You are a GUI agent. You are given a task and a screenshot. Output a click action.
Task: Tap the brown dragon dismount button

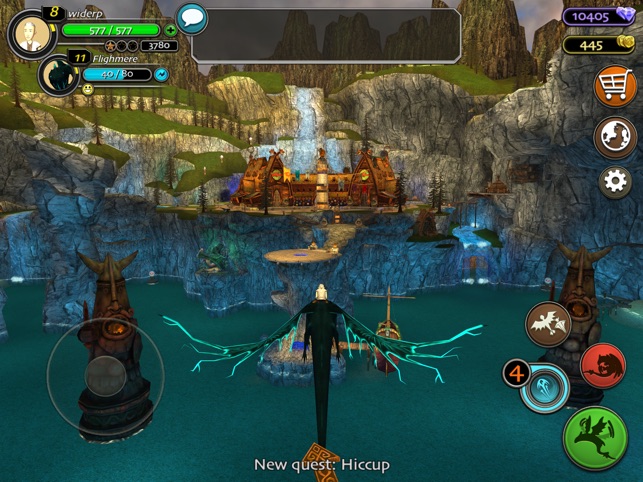[549, 324]
